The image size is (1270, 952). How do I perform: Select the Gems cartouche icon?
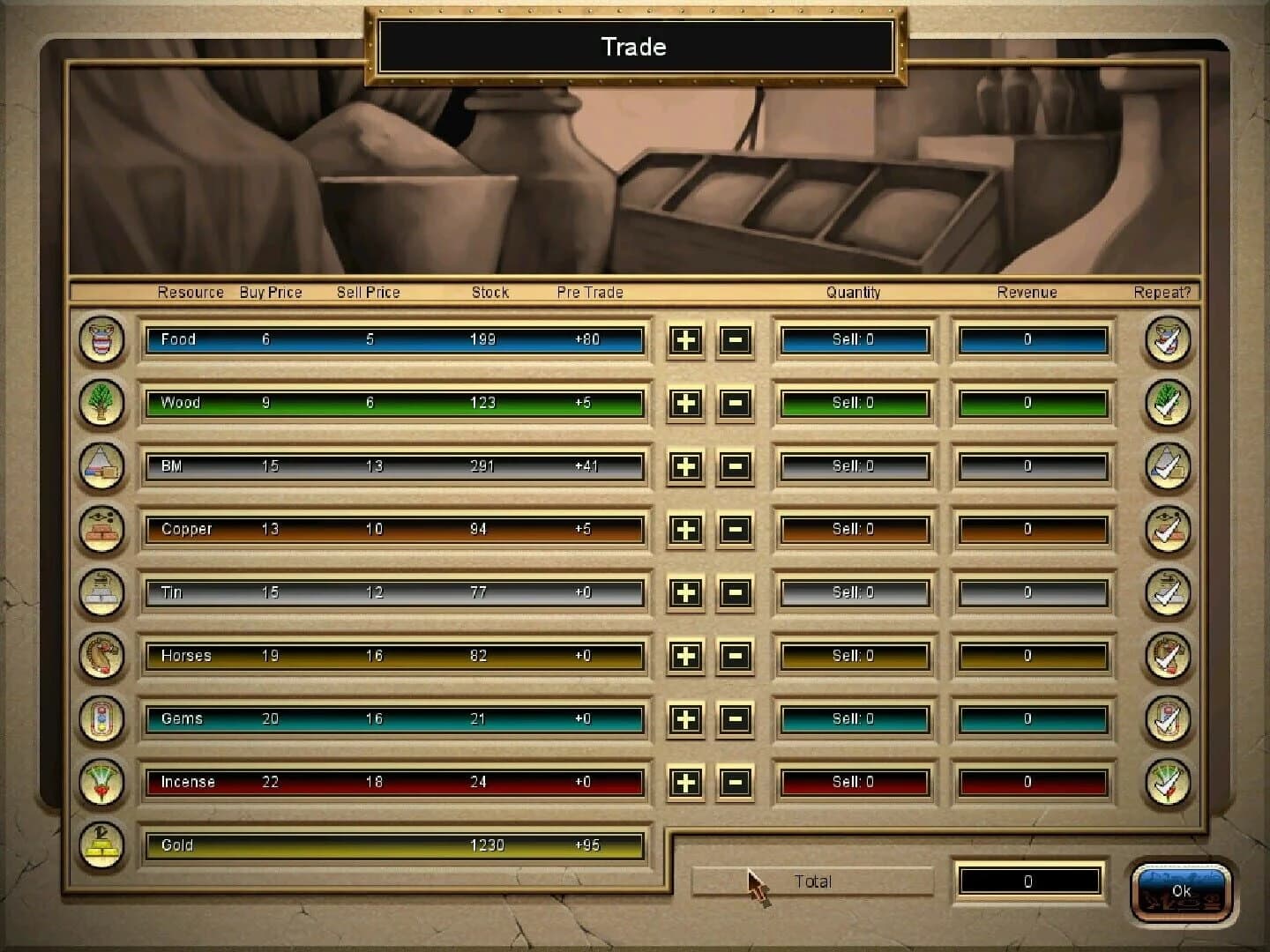coord(100,719)
